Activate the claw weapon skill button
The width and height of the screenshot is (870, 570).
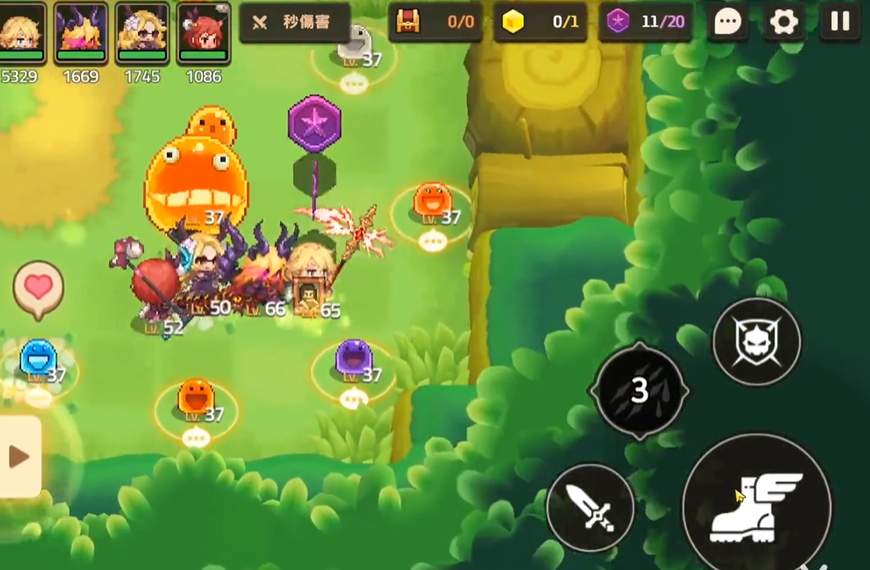640,390
